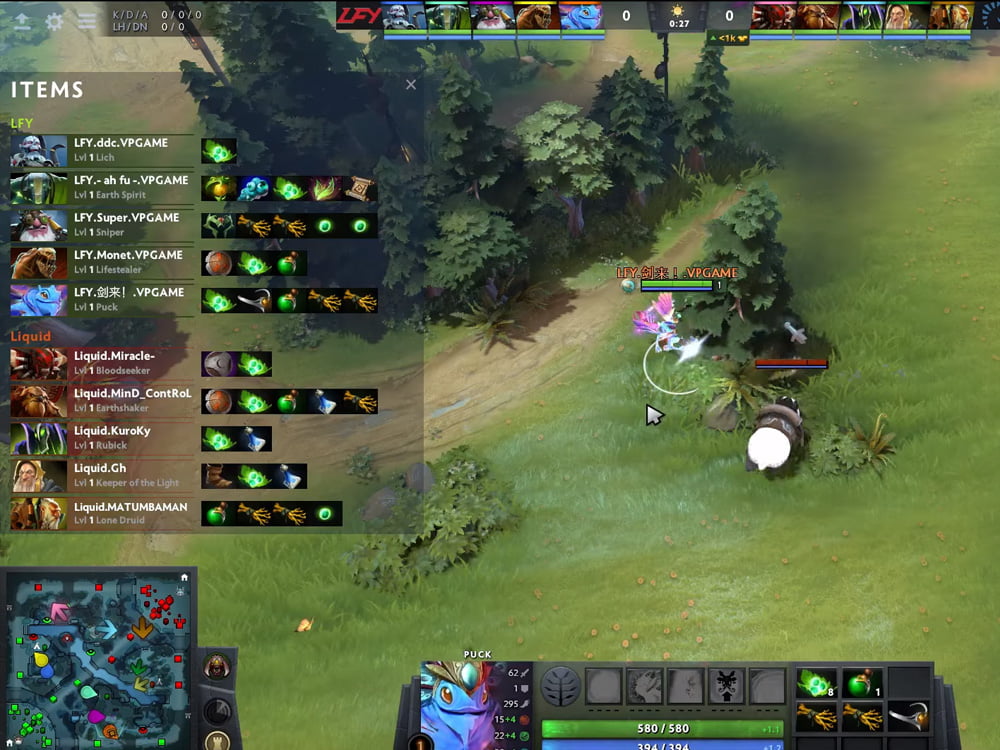The width and height of the screenshot is (1000, 750).
Task: Click the upward arrow icon beside the gear
Action: (22, 21)
